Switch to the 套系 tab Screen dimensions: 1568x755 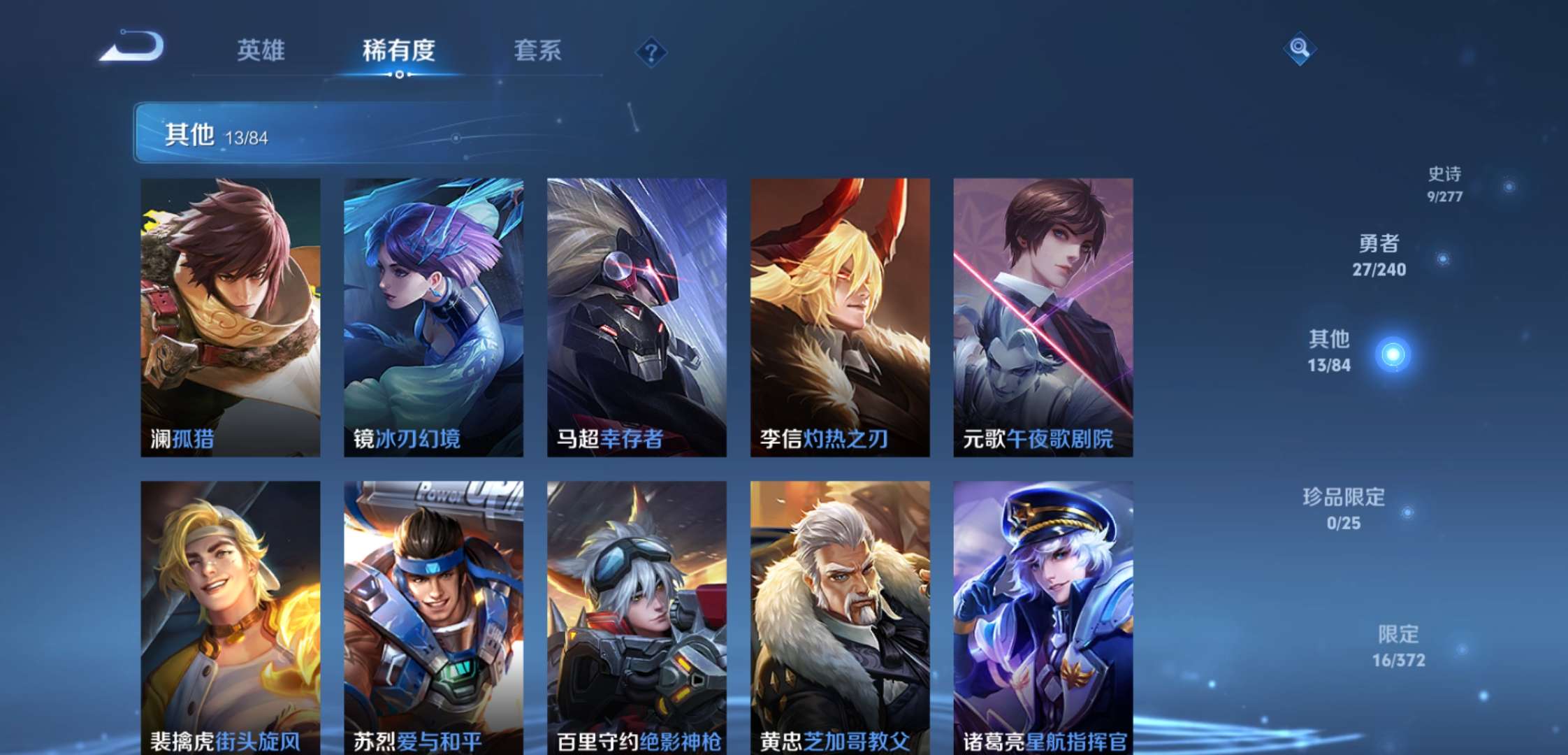click(x=539, y=50)
